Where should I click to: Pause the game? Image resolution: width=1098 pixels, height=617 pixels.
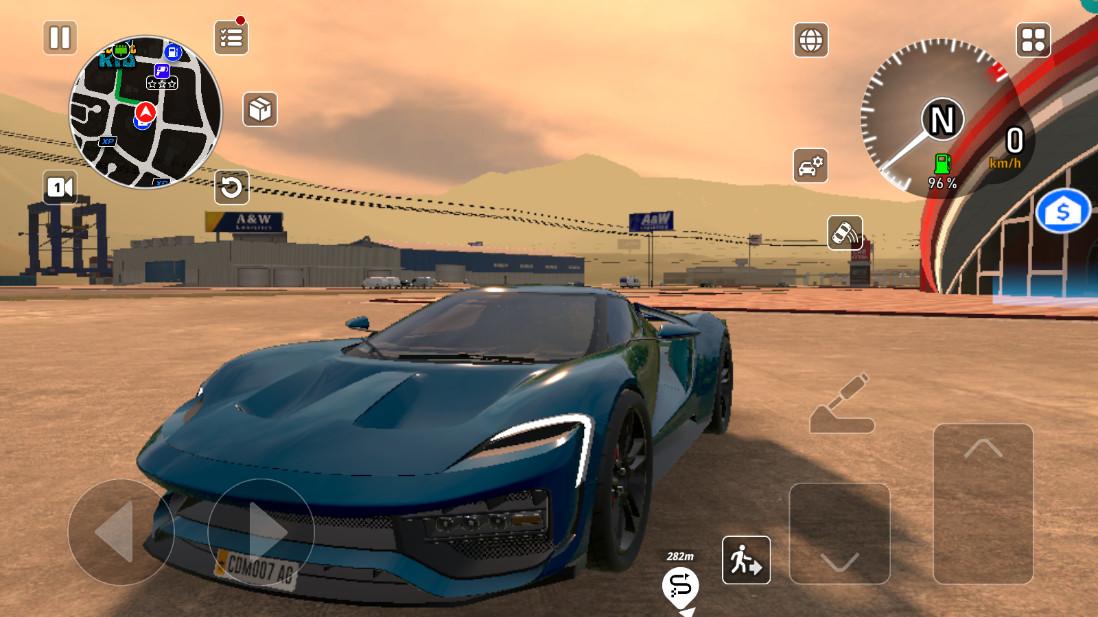point(60,38)
